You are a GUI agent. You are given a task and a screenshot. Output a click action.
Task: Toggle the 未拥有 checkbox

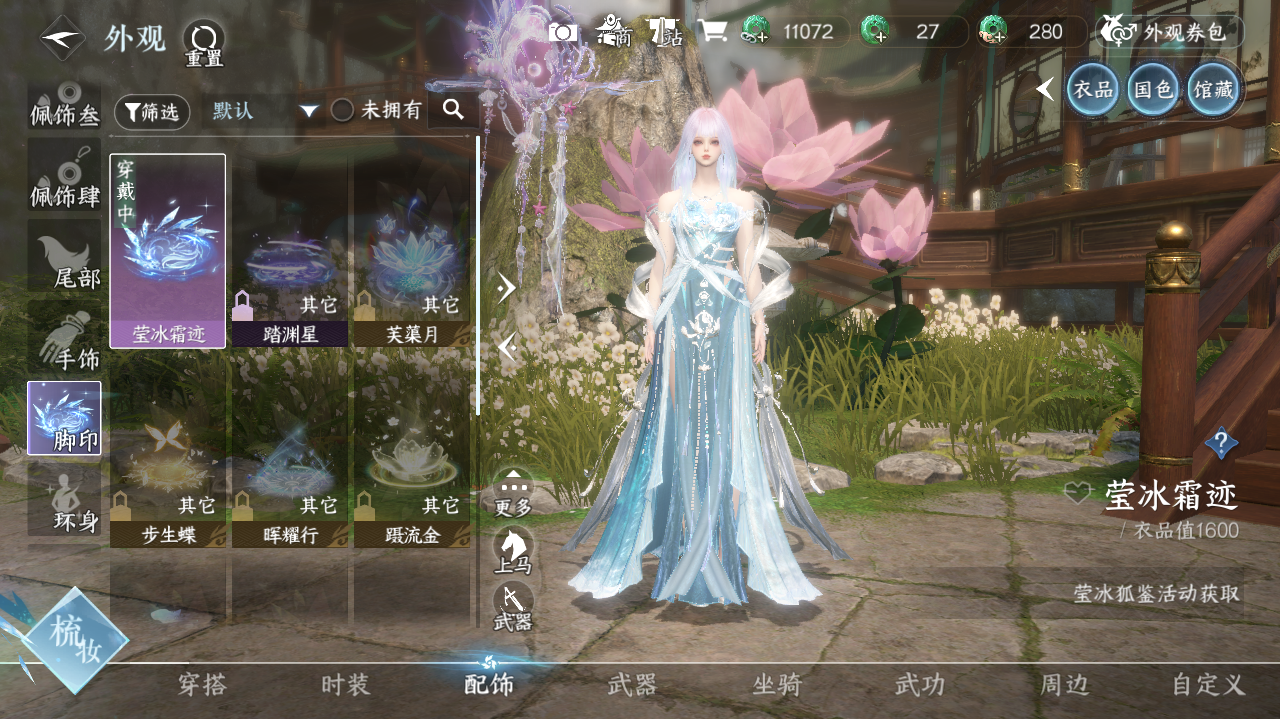point(343,111)
